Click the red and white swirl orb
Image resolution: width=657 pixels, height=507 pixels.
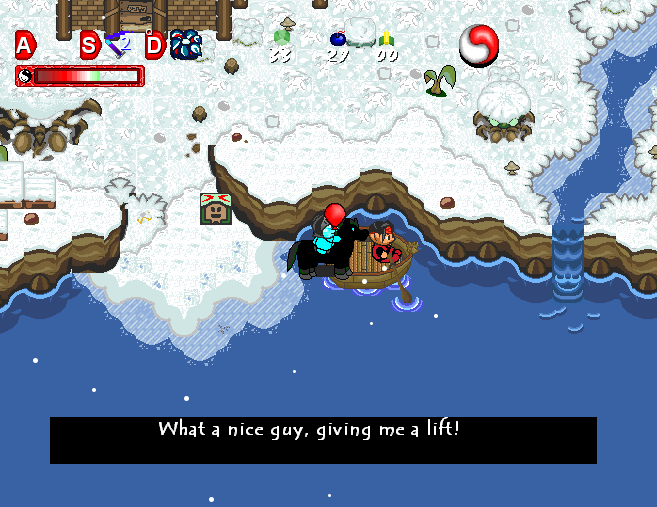(479, 45)
